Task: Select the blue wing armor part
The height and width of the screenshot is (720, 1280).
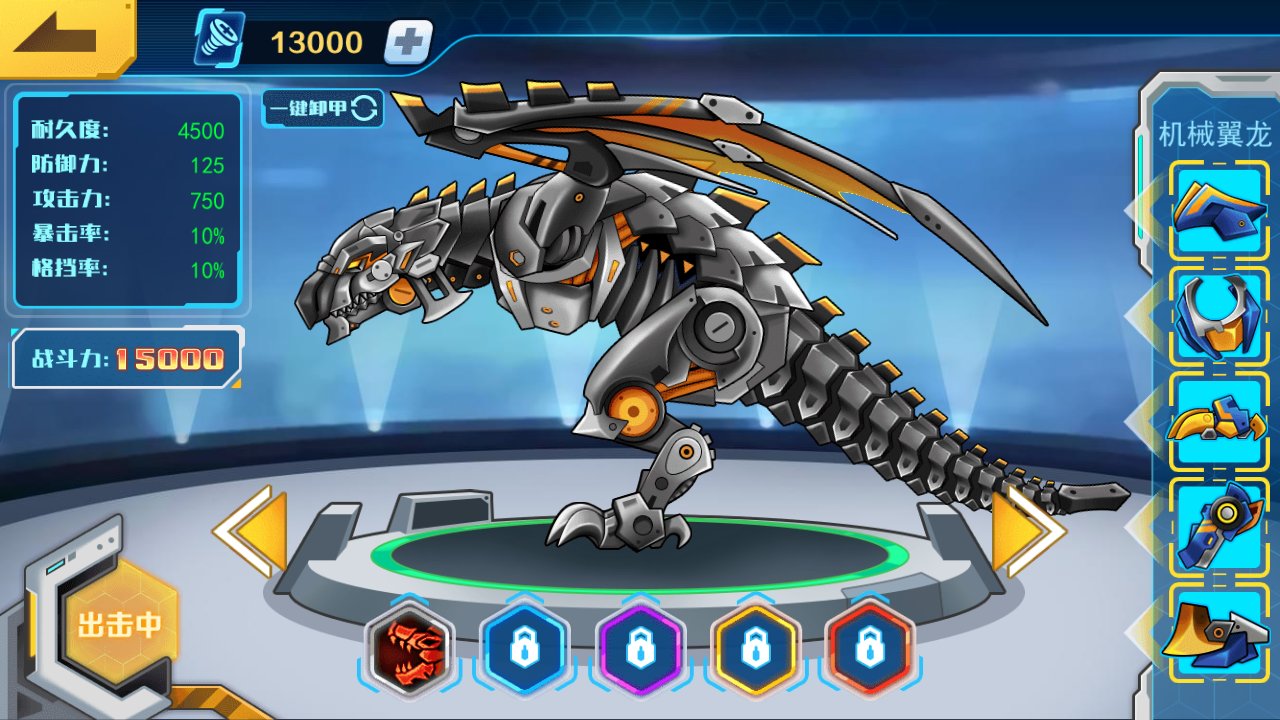Action: [x=1217, y=208]
